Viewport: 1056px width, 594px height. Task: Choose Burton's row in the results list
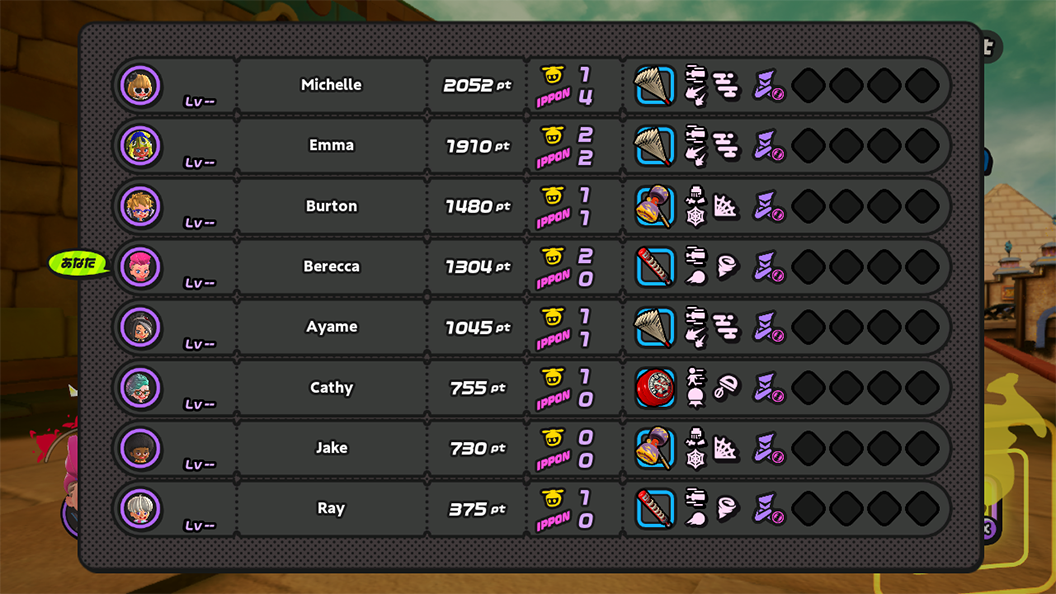[x=331, y=206]
